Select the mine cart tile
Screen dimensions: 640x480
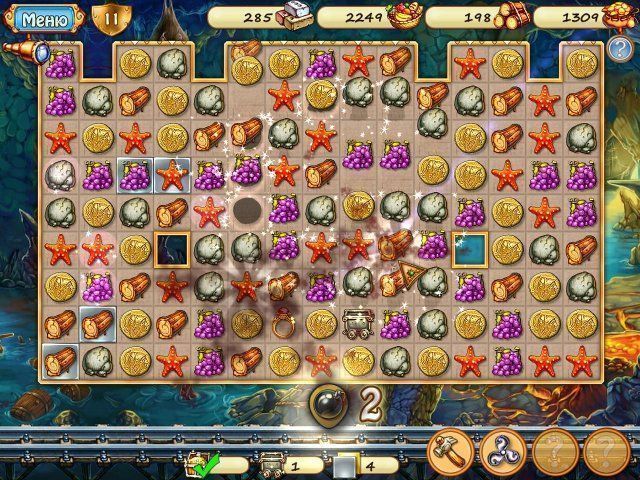tap(357, 322)
